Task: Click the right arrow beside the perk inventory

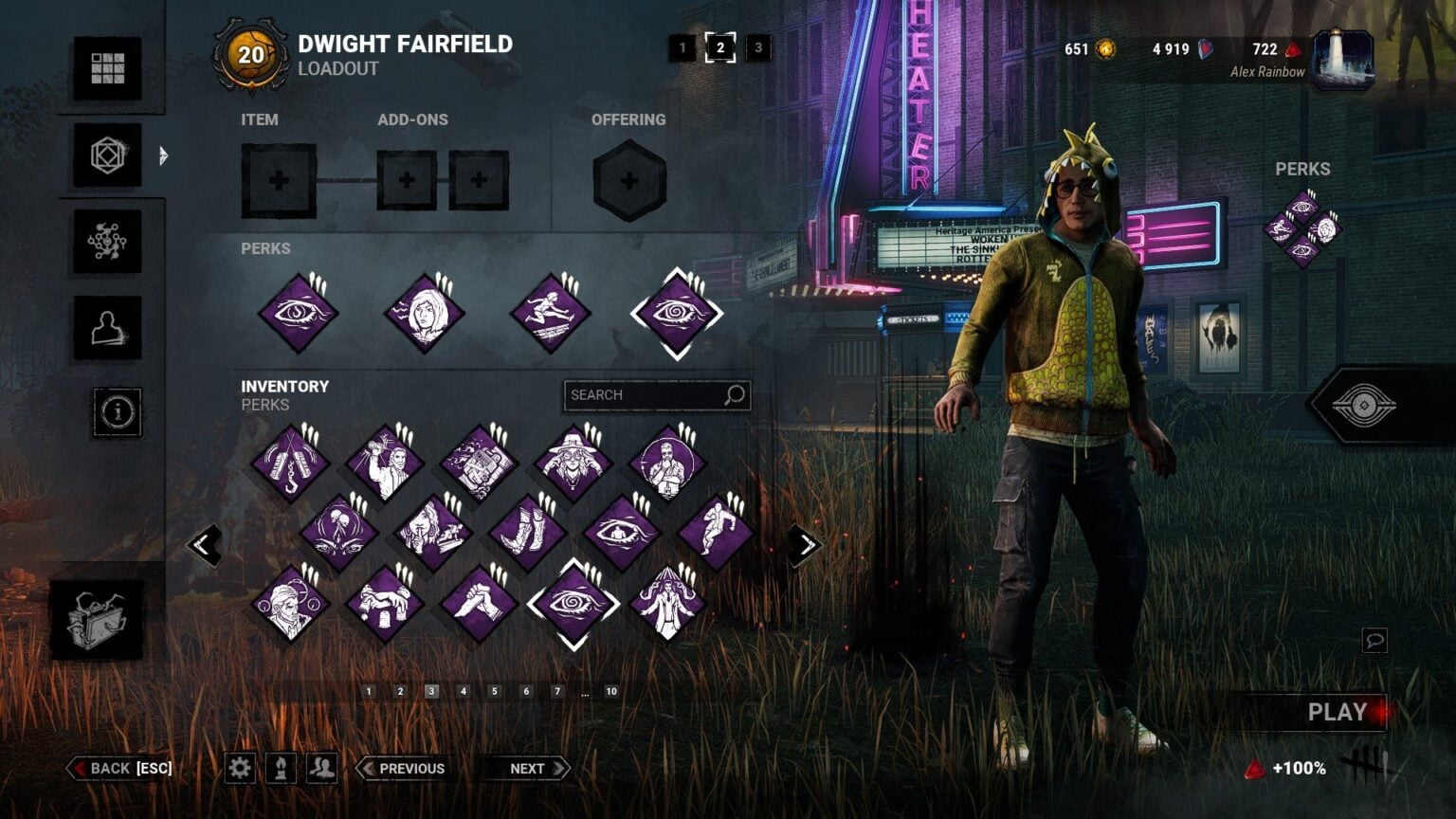Action: [x=806, y=544]
